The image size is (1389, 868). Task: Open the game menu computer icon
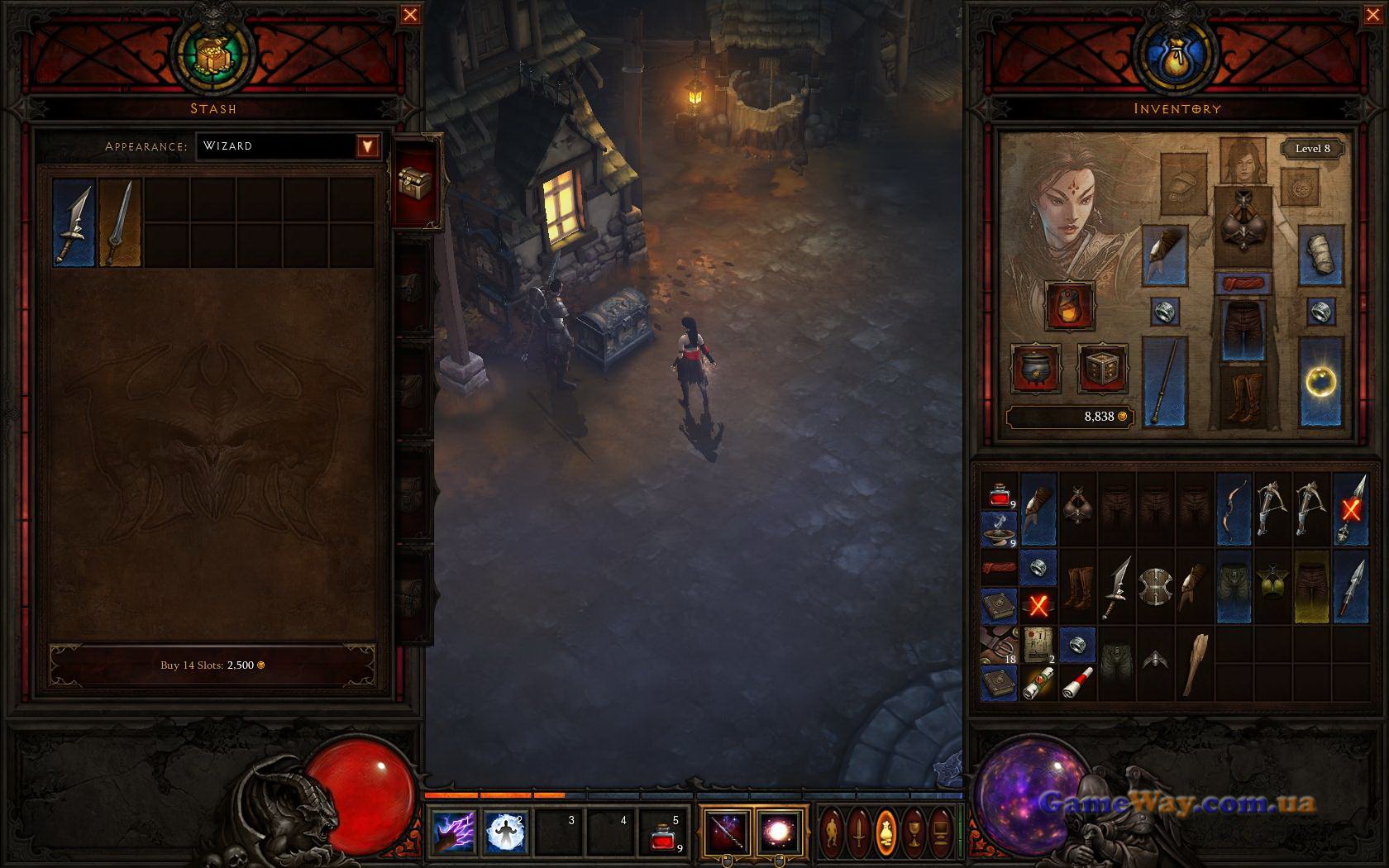(940, 831)
